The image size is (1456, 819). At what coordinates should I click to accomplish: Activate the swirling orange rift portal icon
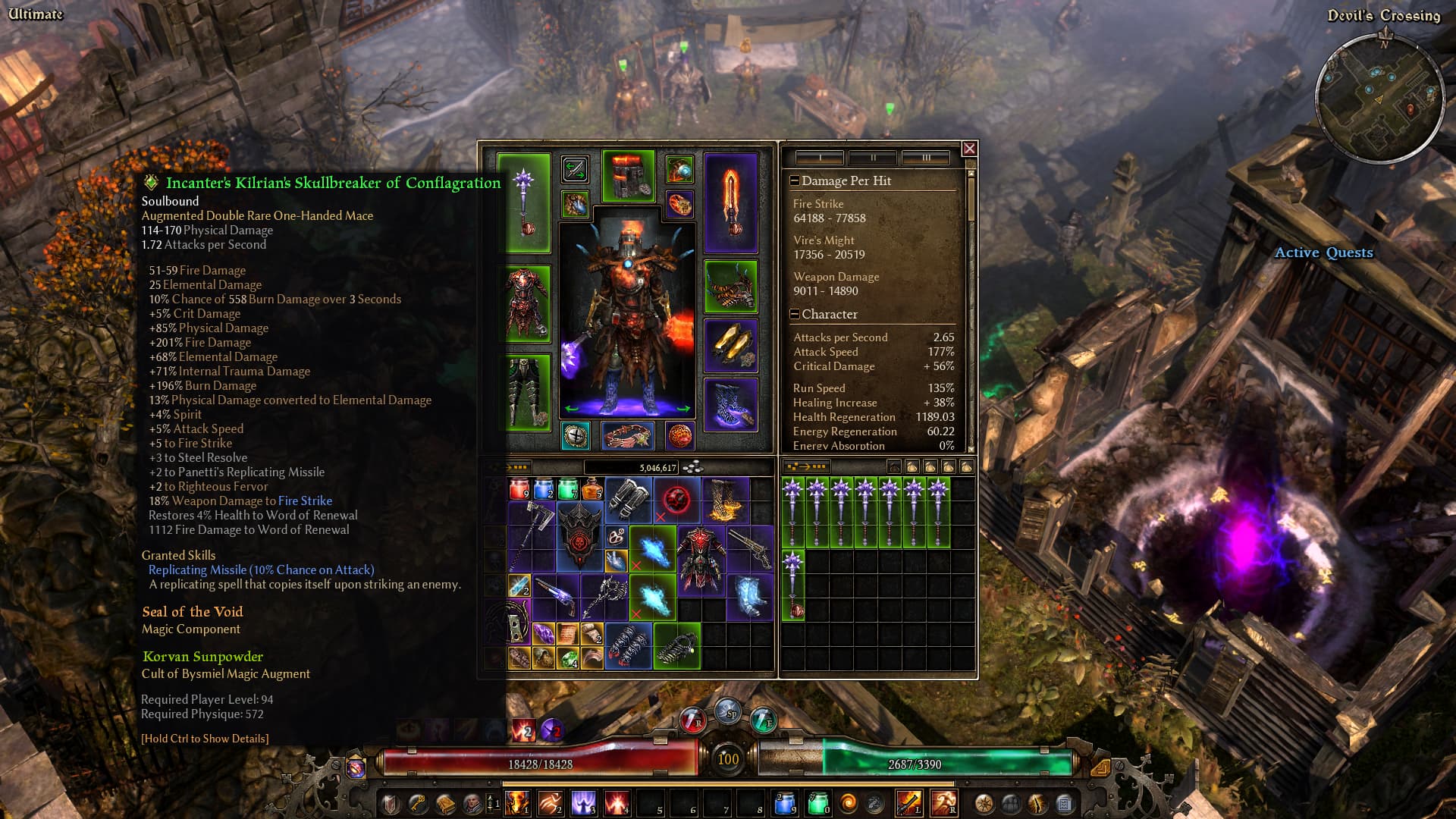(x=848, y=802)
